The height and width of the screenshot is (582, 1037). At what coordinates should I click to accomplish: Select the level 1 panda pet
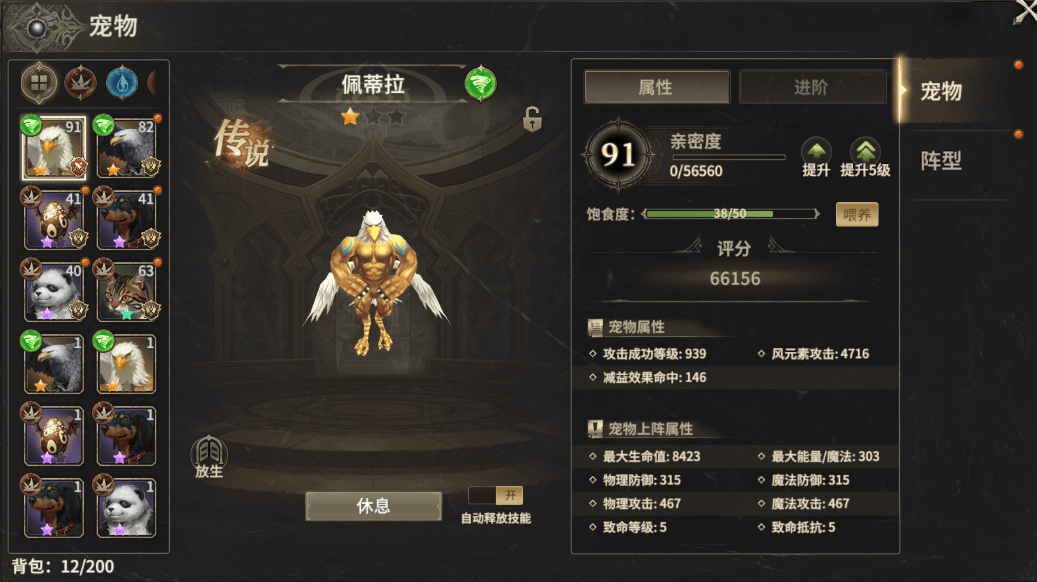coord(127,506)
